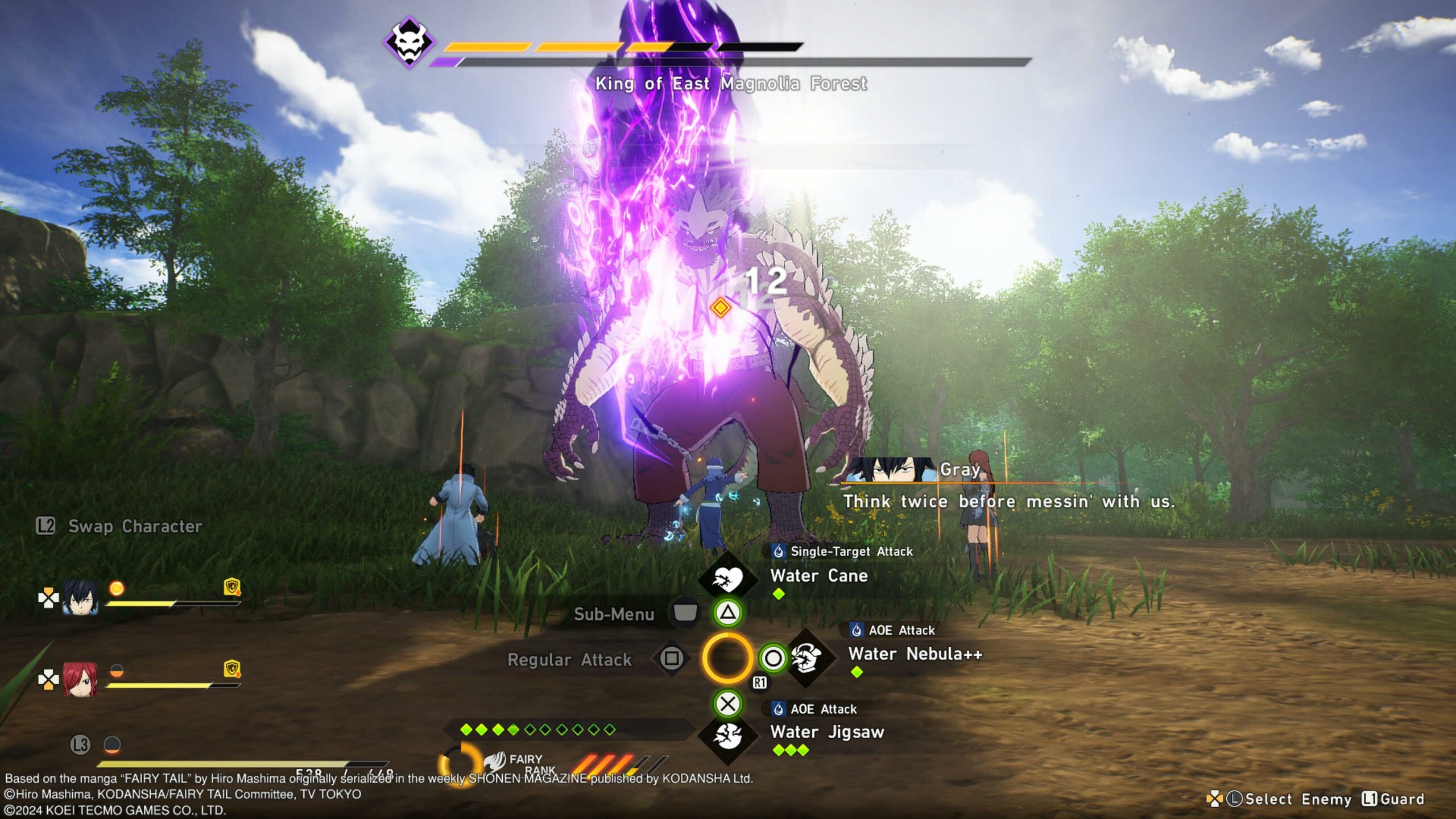This screenshot has width=1456, height=819.
Task: Open the Sub-Menu option
Action: (614, 614)
